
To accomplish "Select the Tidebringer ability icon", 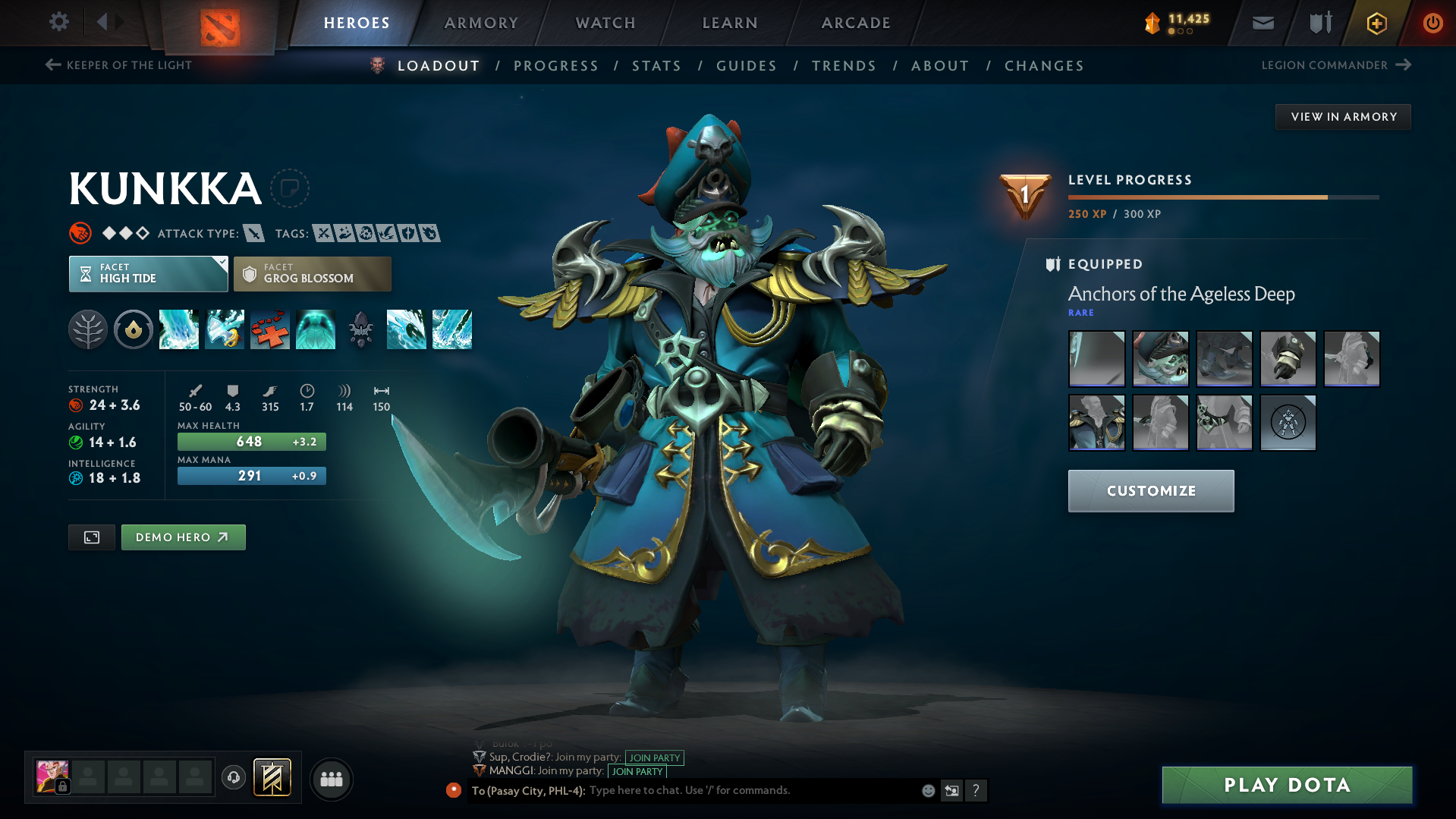I will pyautogui.click(x=225, y=329).
